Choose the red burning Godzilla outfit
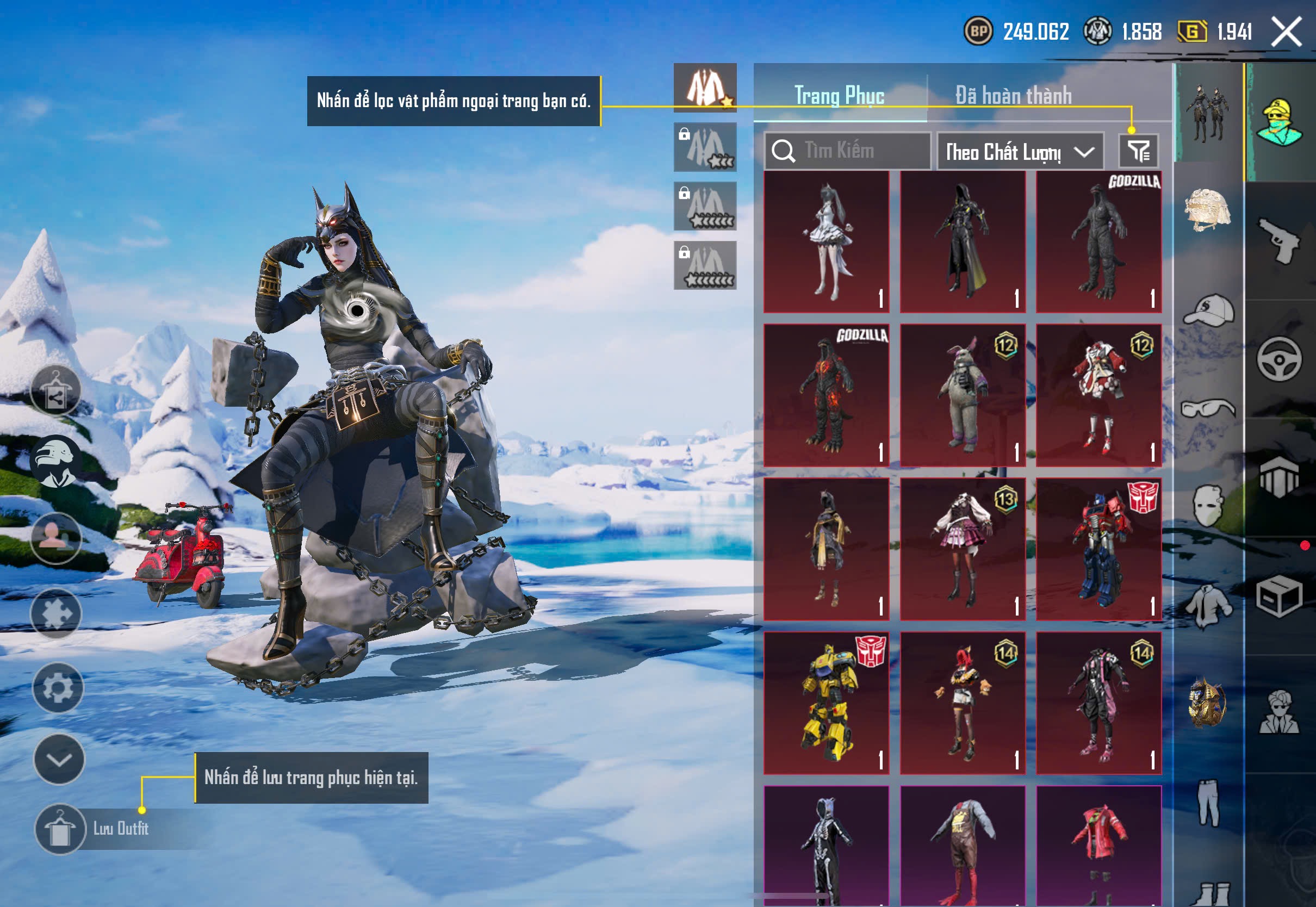The width and height of the screenshot is (1316, 907). [826, 395]
